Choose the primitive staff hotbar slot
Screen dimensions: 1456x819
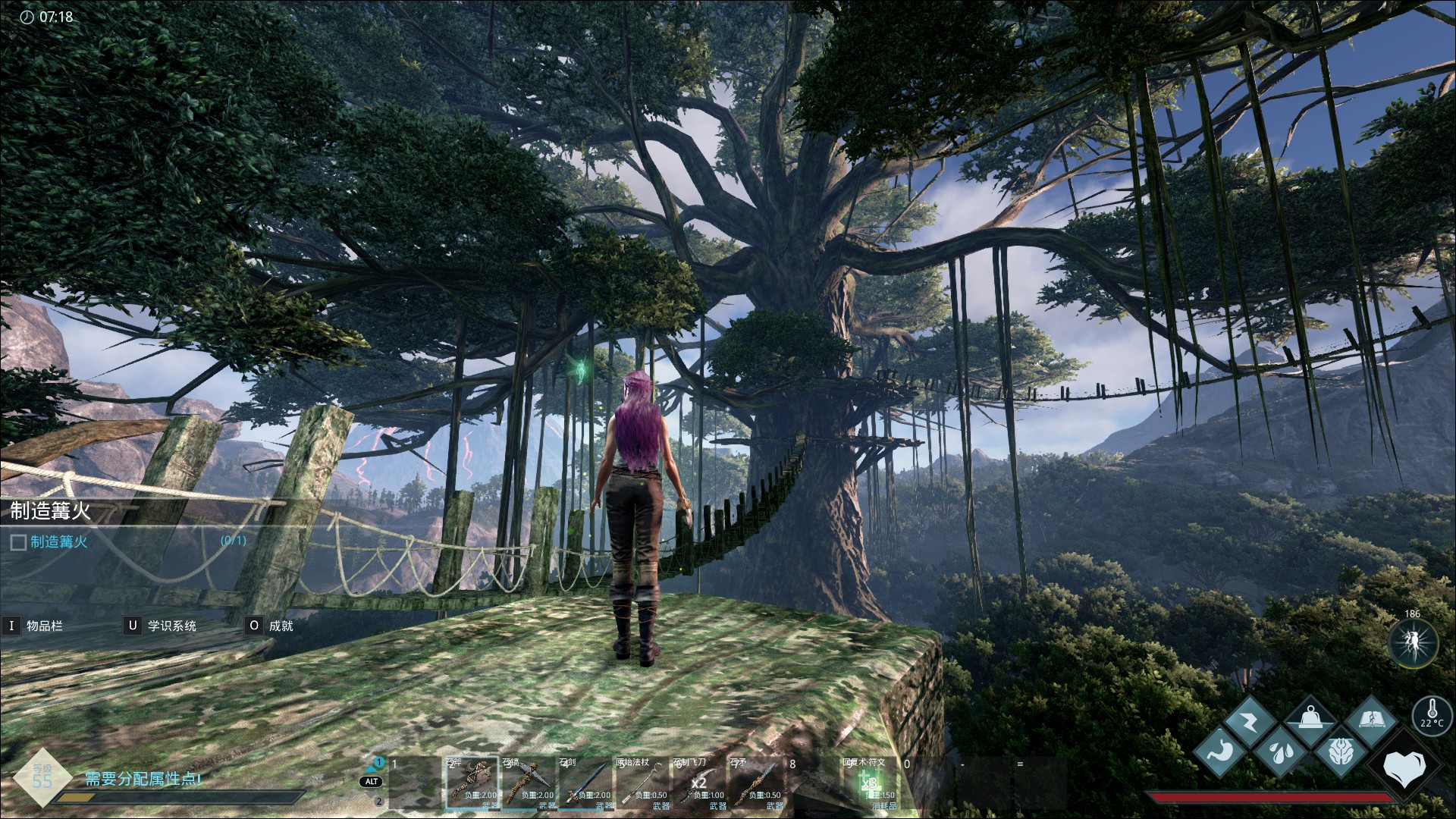tap(642, 783)
